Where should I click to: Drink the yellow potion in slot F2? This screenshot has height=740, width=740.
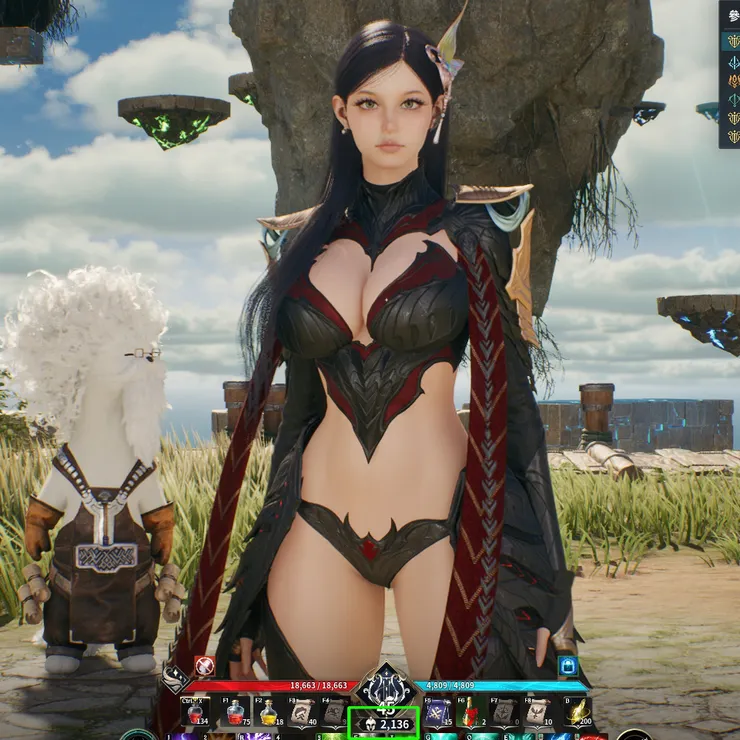(269, 712)
